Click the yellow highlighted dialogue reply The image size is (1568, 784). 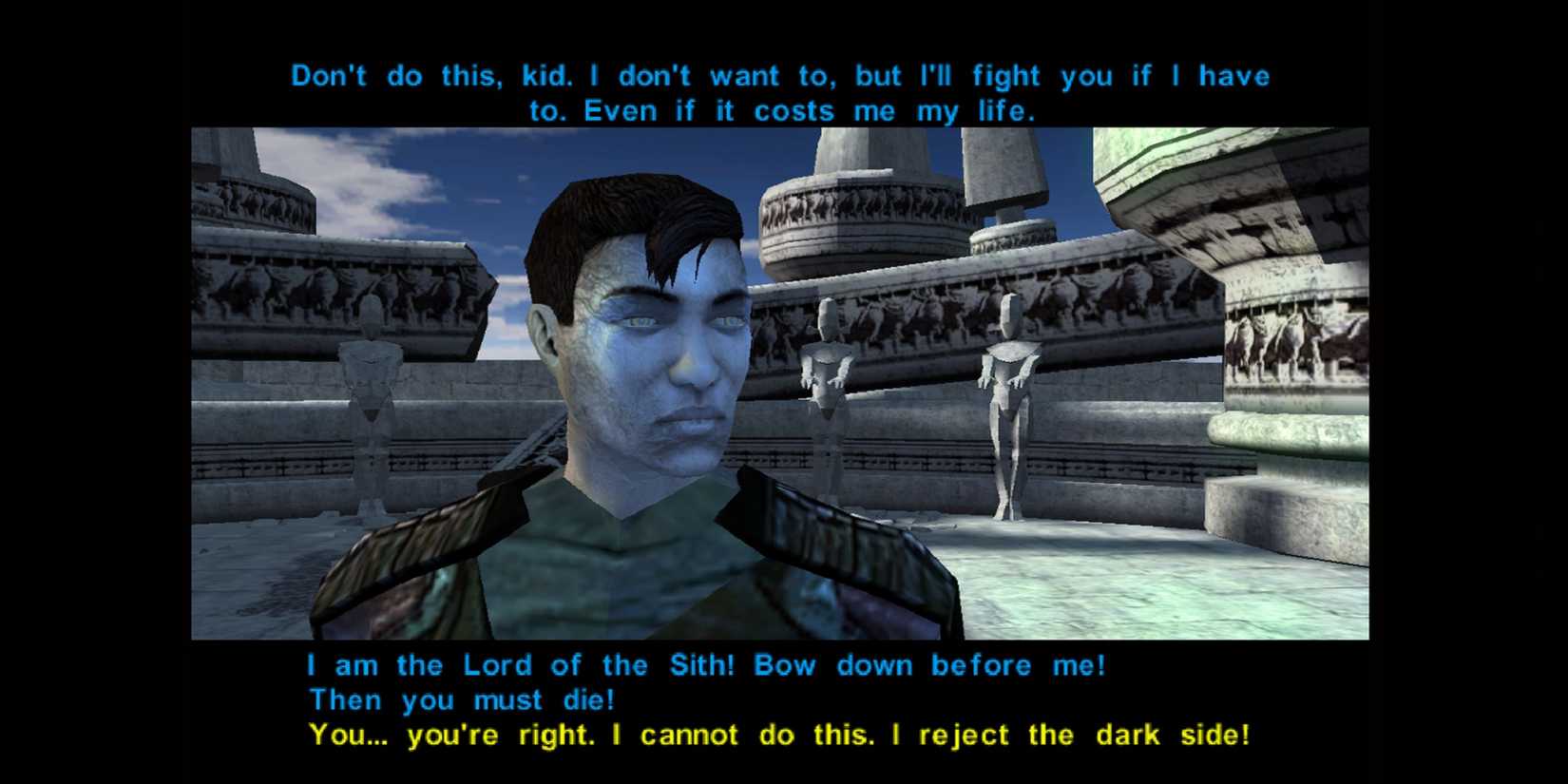(779, 735)
